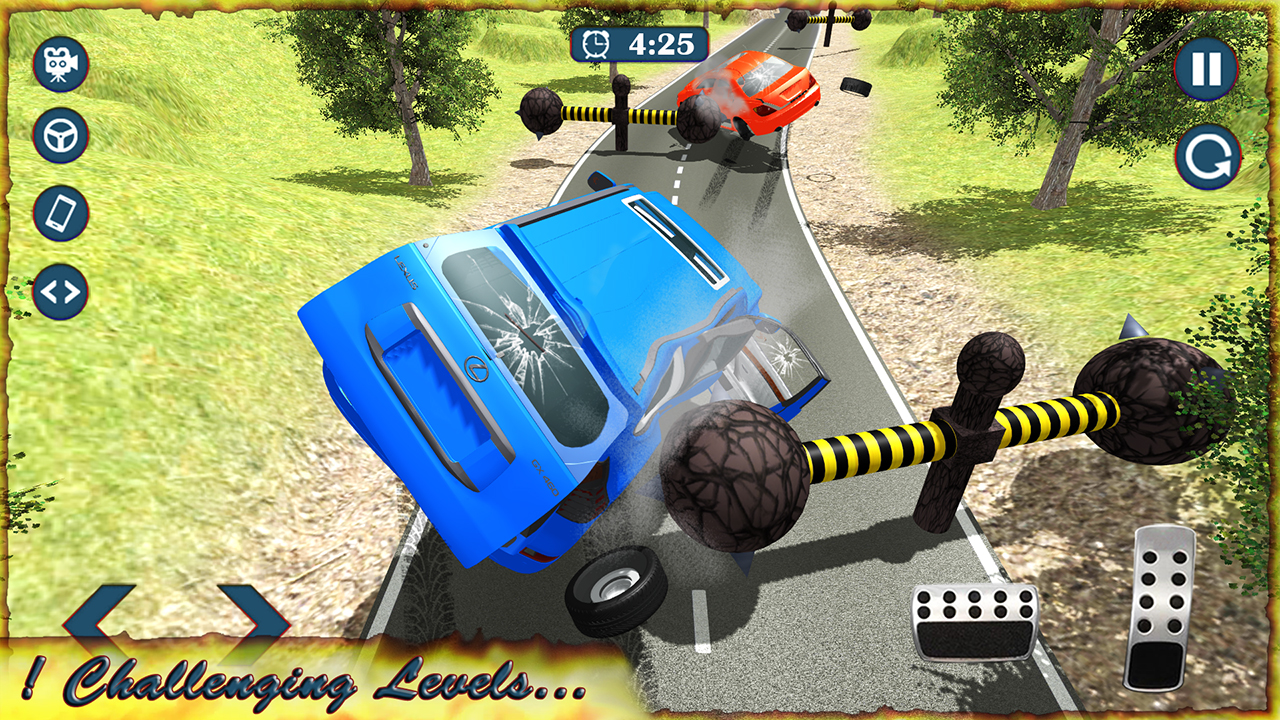Image resolution: width=1280 pixels, height=720 pixels.
Task: Switch to phone tilt controls
Action: tap(60, 213)
